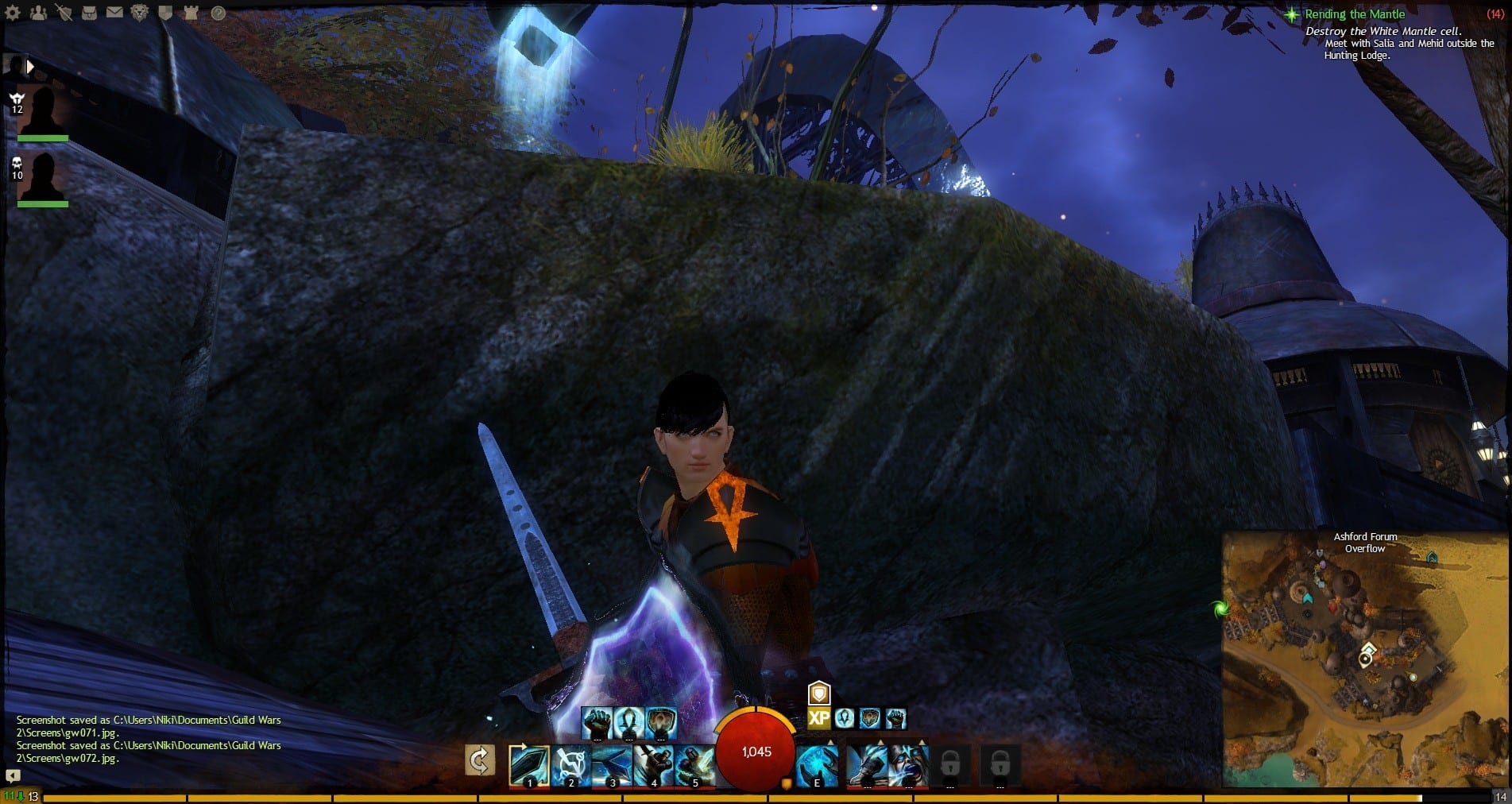The width and height of the screenshot is (1512, 804).
Task: Activate weapon skill 1 sword ability
Action: pyautogui.click(x=528, y=765)
